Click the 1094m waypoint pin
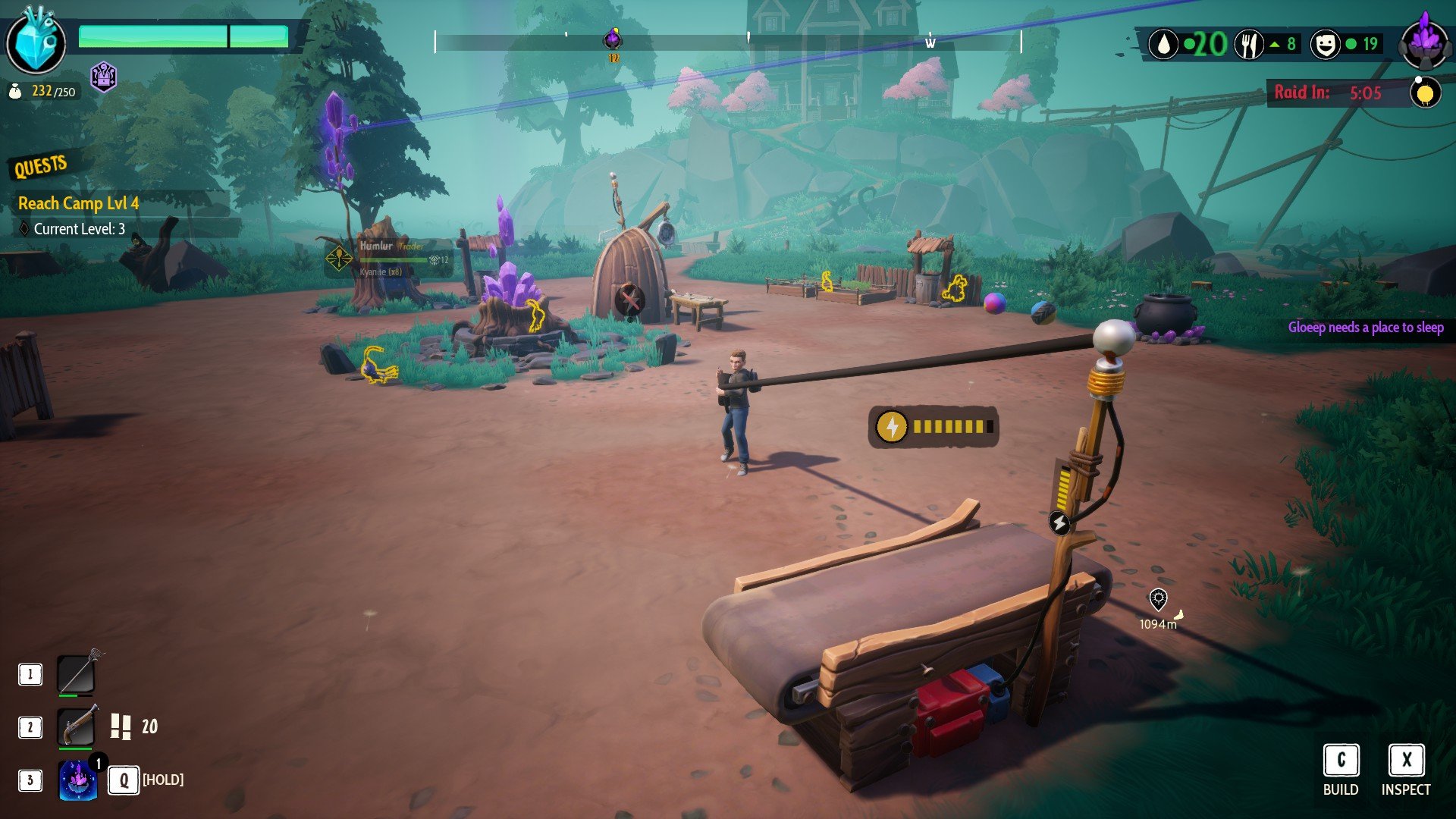 (x=1158, y=600)
